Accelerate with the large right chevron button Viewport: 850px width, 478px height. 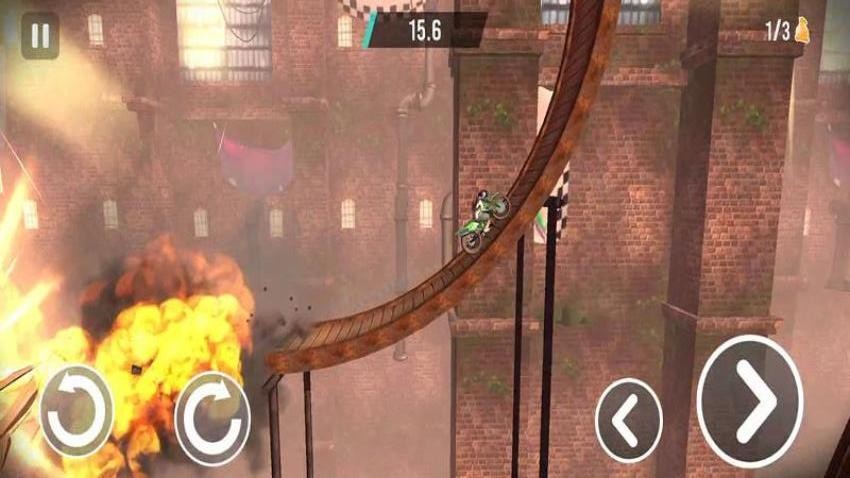coord(750,401)
